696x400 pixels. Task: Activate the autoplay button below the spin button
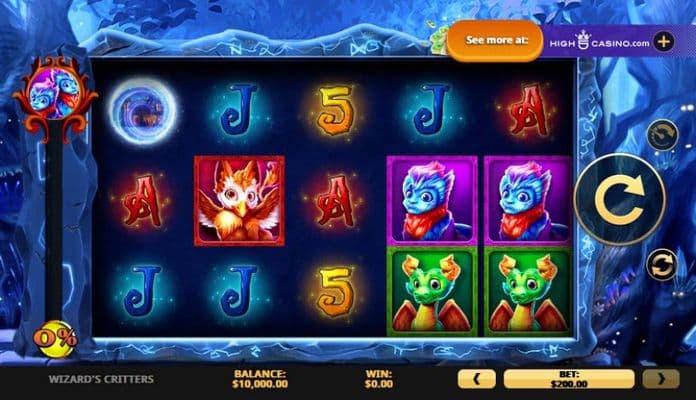click(x=662, y=265)
